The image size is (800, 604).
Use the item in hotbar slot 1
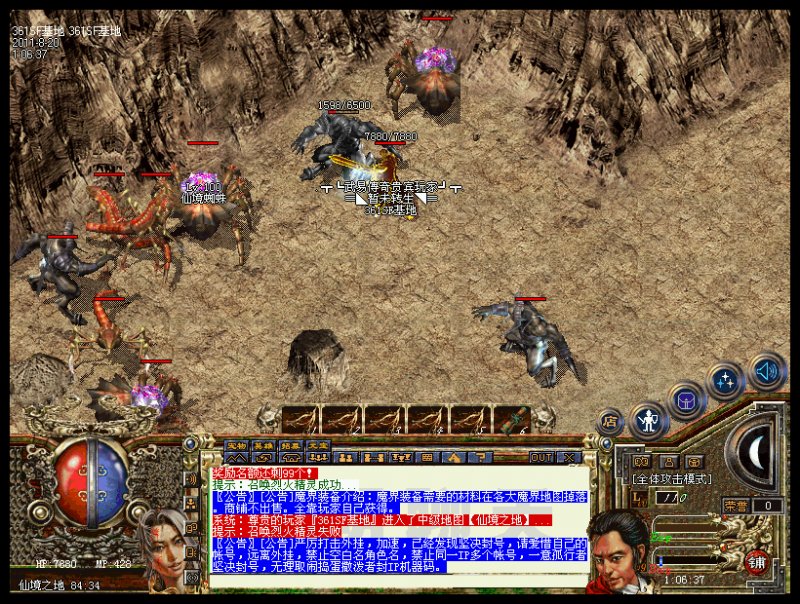(301, 419)
